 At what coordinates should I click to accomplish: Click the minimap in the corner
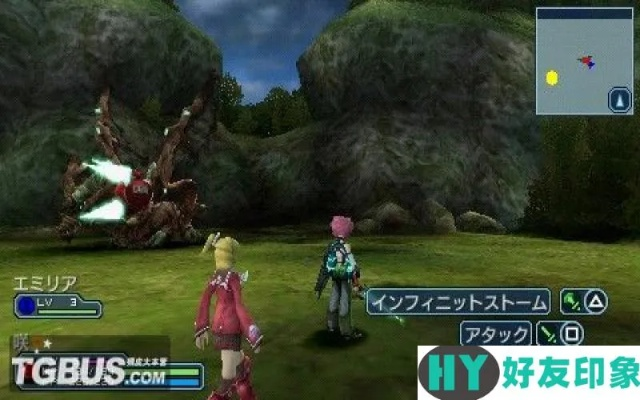pos(586,61)
